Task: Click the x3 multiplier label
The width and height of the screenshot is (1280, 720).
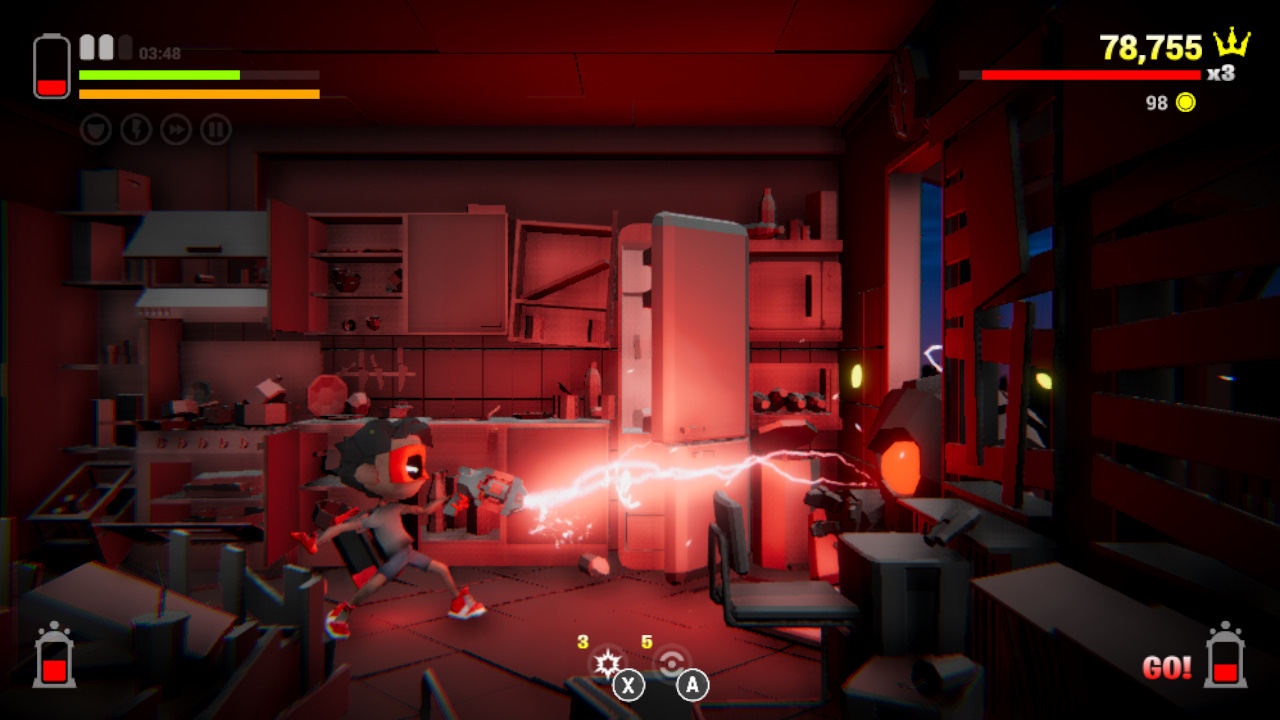Action: point(1221,74)
